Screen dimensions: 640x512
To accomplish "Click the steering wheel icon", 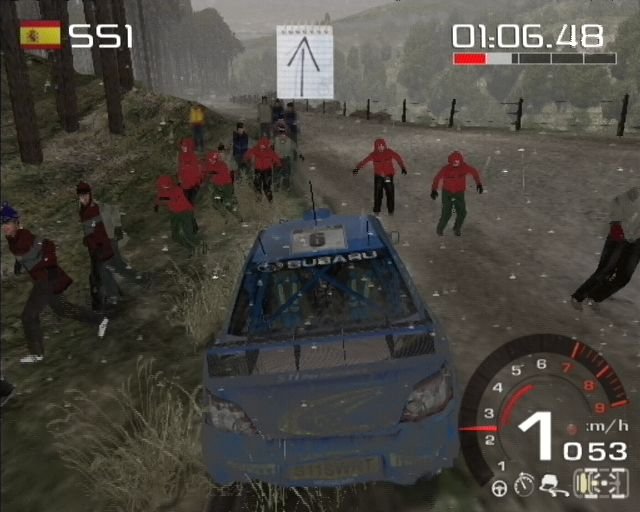I will point(500,488).
